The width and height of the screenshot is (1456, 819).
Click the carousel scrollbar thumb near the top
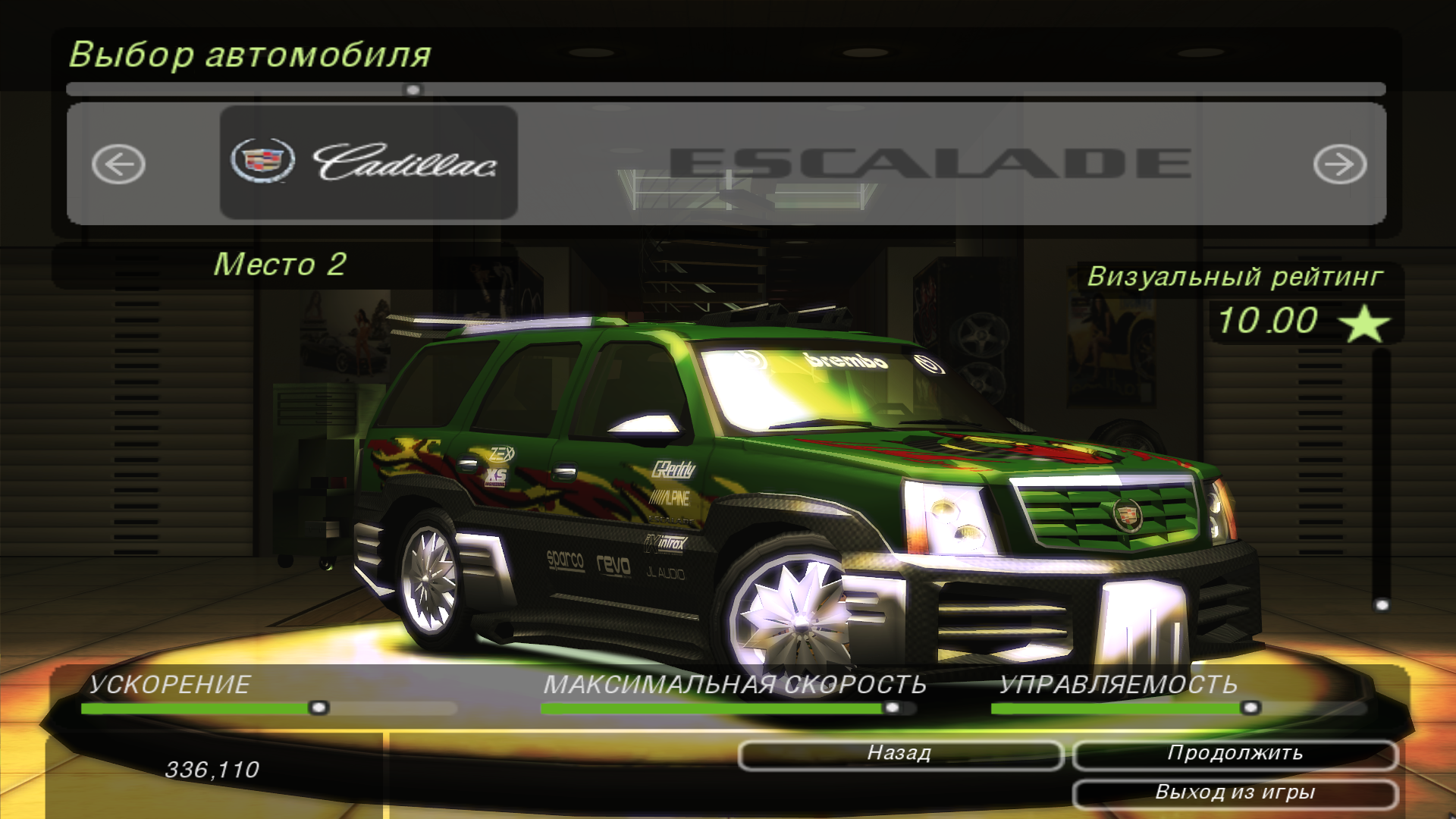click(x=412, y=89)
